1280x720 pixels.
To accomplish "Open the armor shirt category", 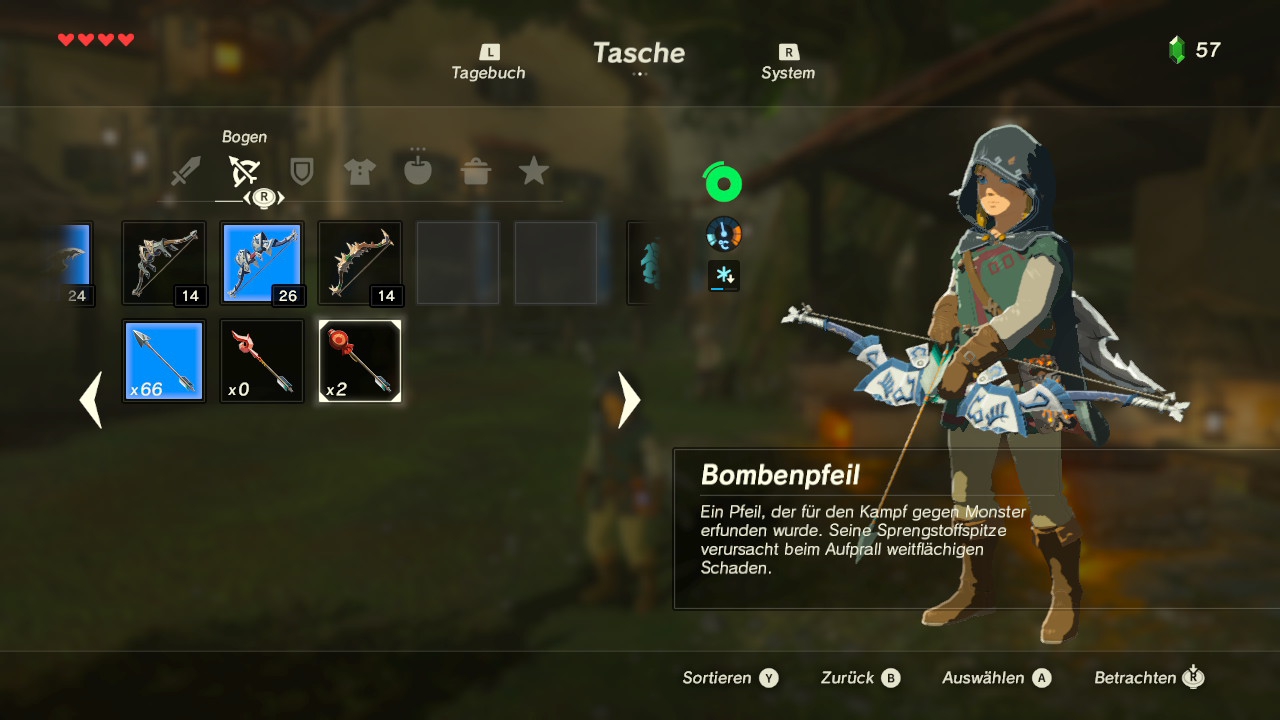I will pyautogui.click(x=360, y=172).
